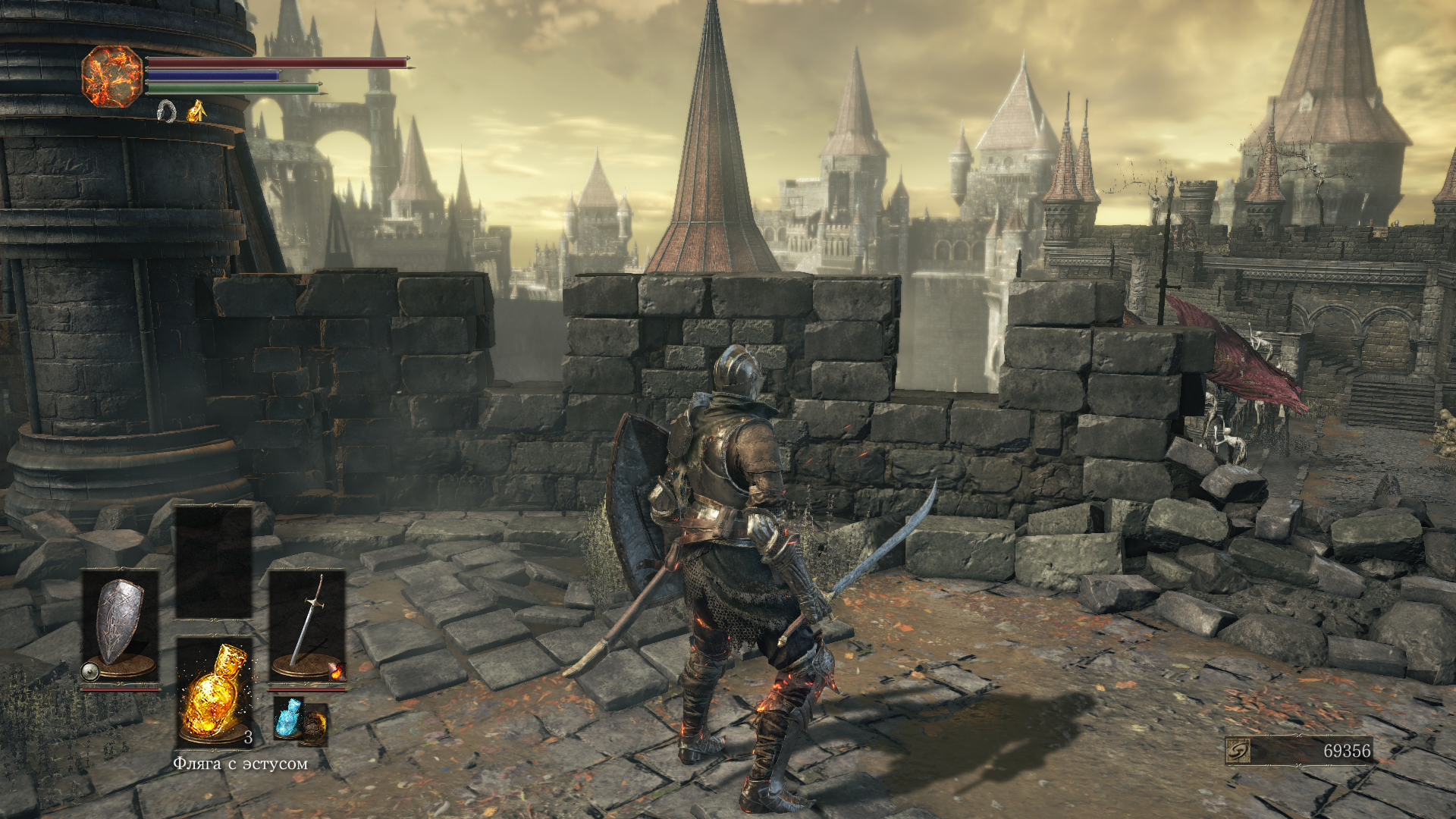This screenshot has height=819, width=1456.
Task: Select the right-hand sword slot
Action: tap(307, 626)
